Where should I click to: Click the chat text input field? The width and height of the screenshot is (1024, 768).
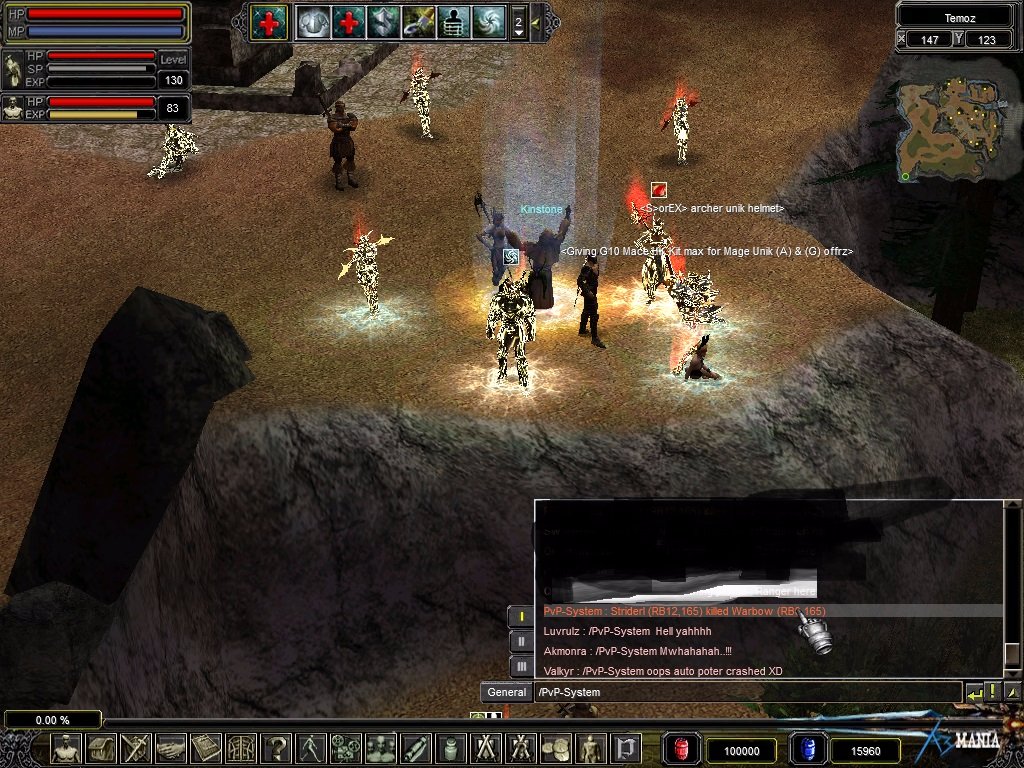pos(745,692)
